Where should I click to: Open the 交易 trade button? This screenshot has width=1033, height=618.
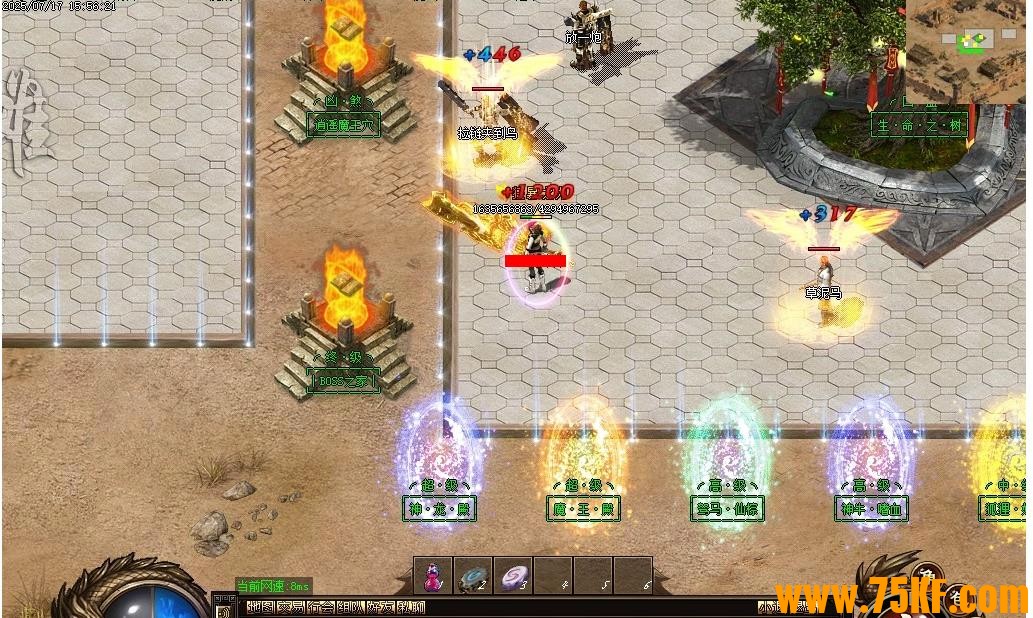click(x=290, y=608)
